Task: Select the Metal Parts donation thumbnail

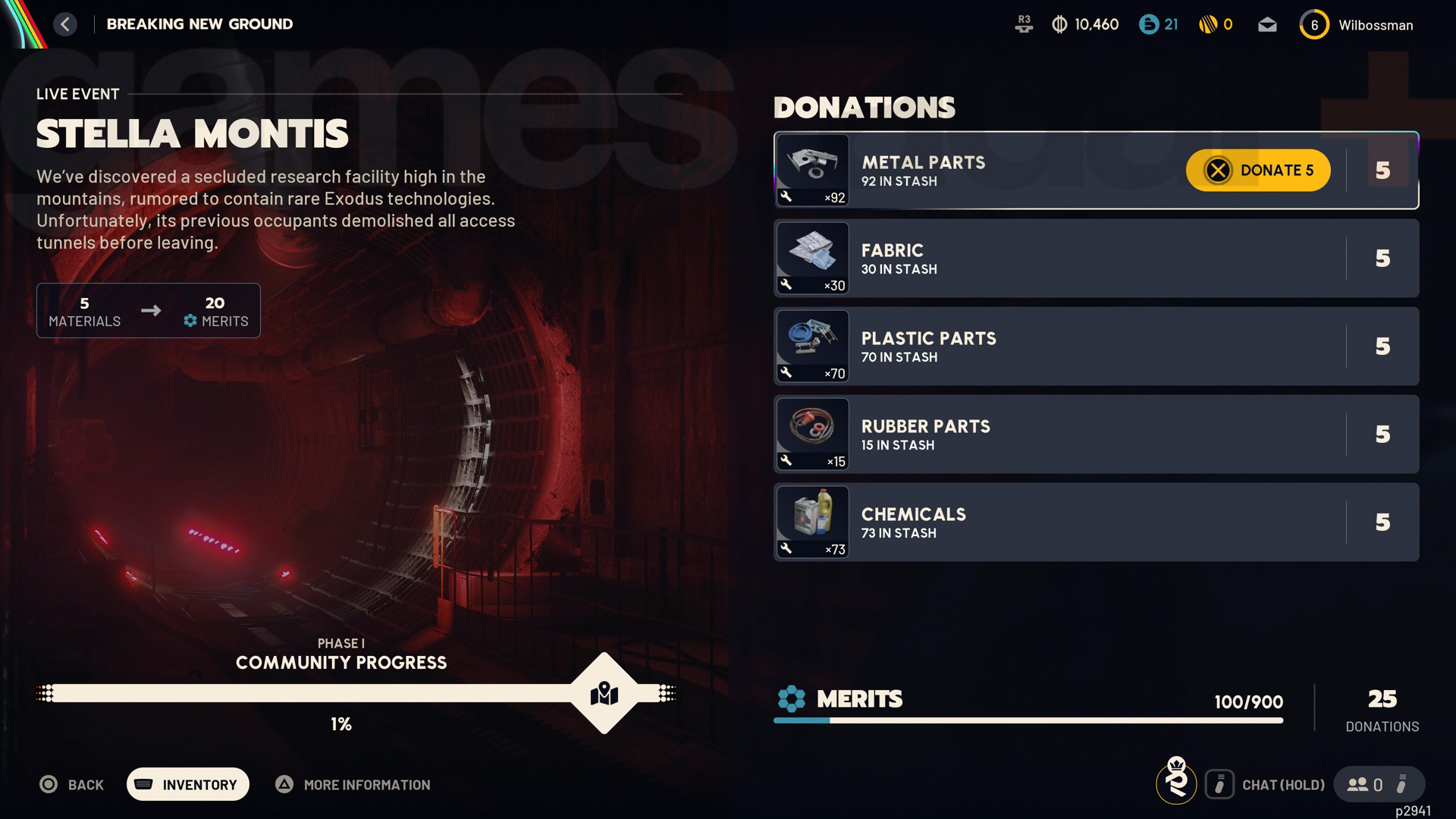Action: click(812, 168)
